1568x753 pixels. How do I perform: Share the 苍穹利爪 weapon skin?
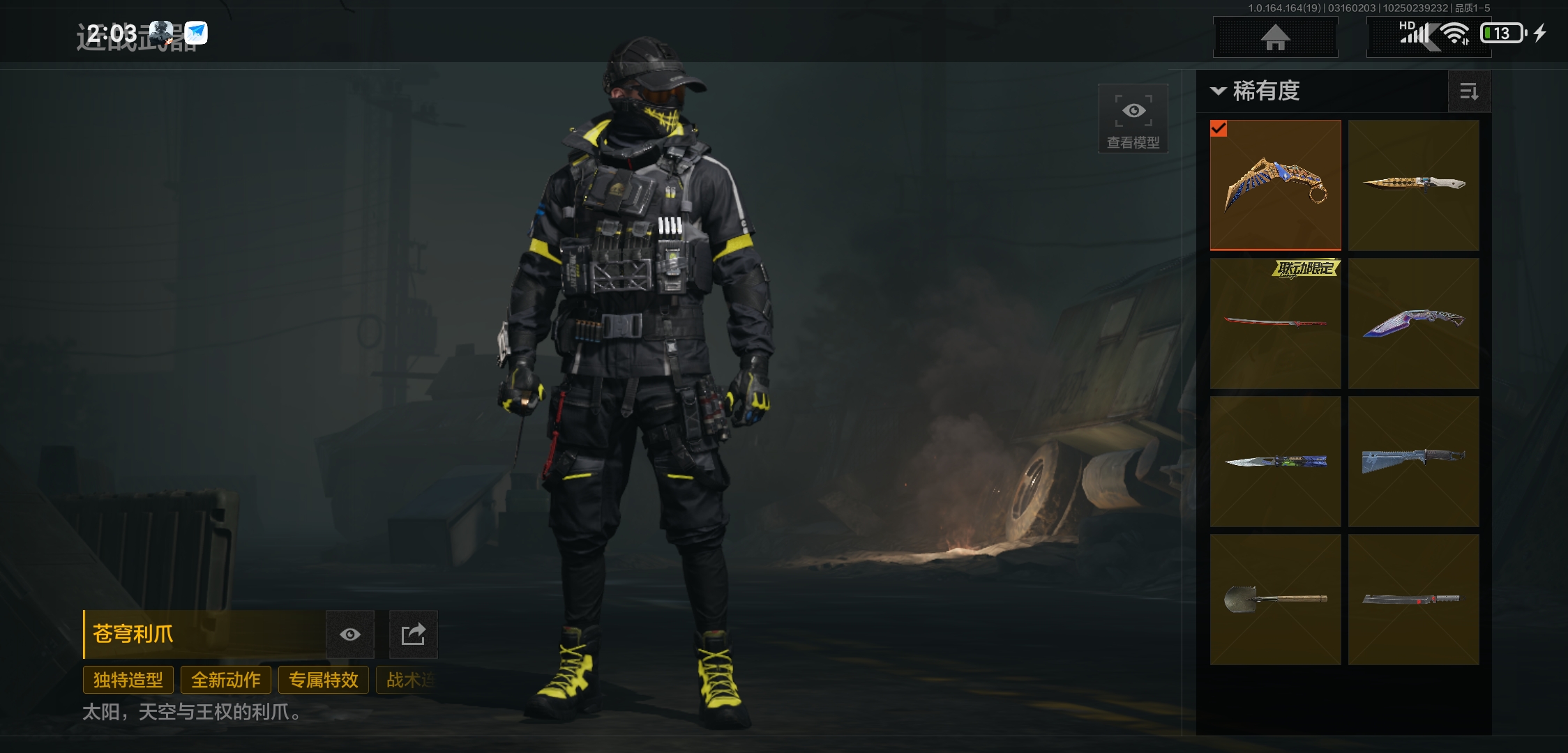tap(413, 634)
